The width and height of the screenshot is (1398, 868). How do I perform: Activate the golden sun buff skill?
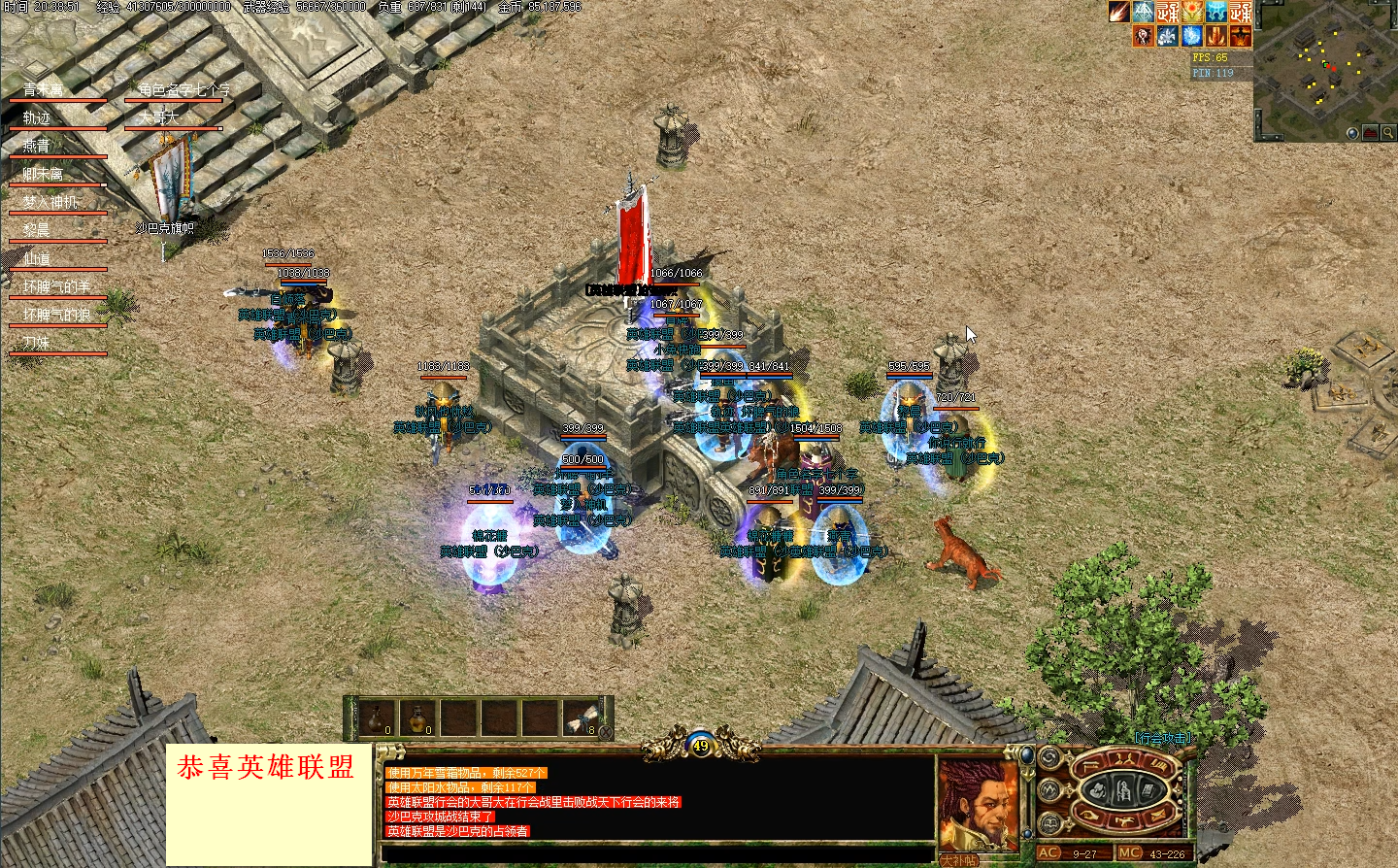1192,12
